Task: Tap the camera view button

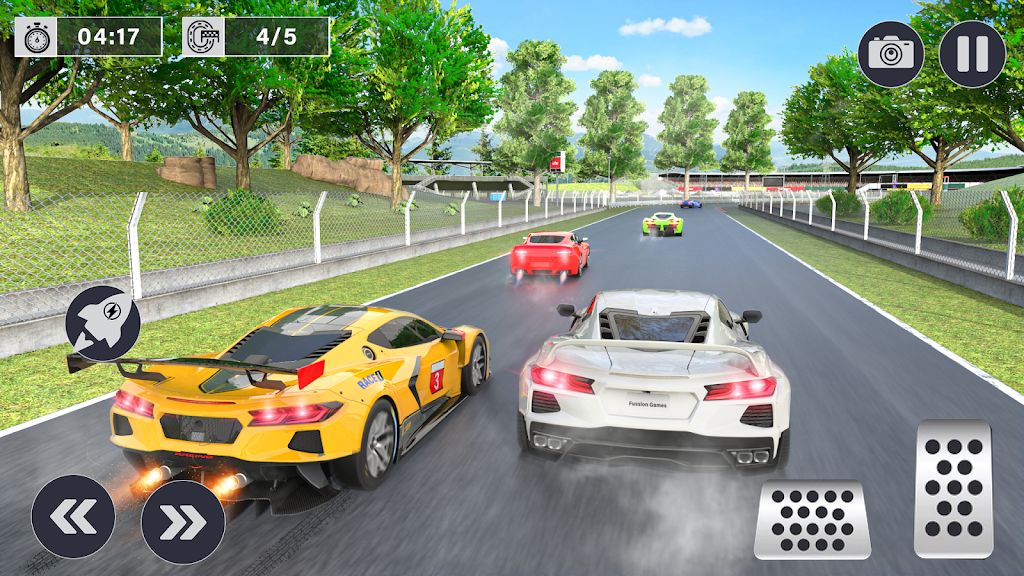Action: 891,54
